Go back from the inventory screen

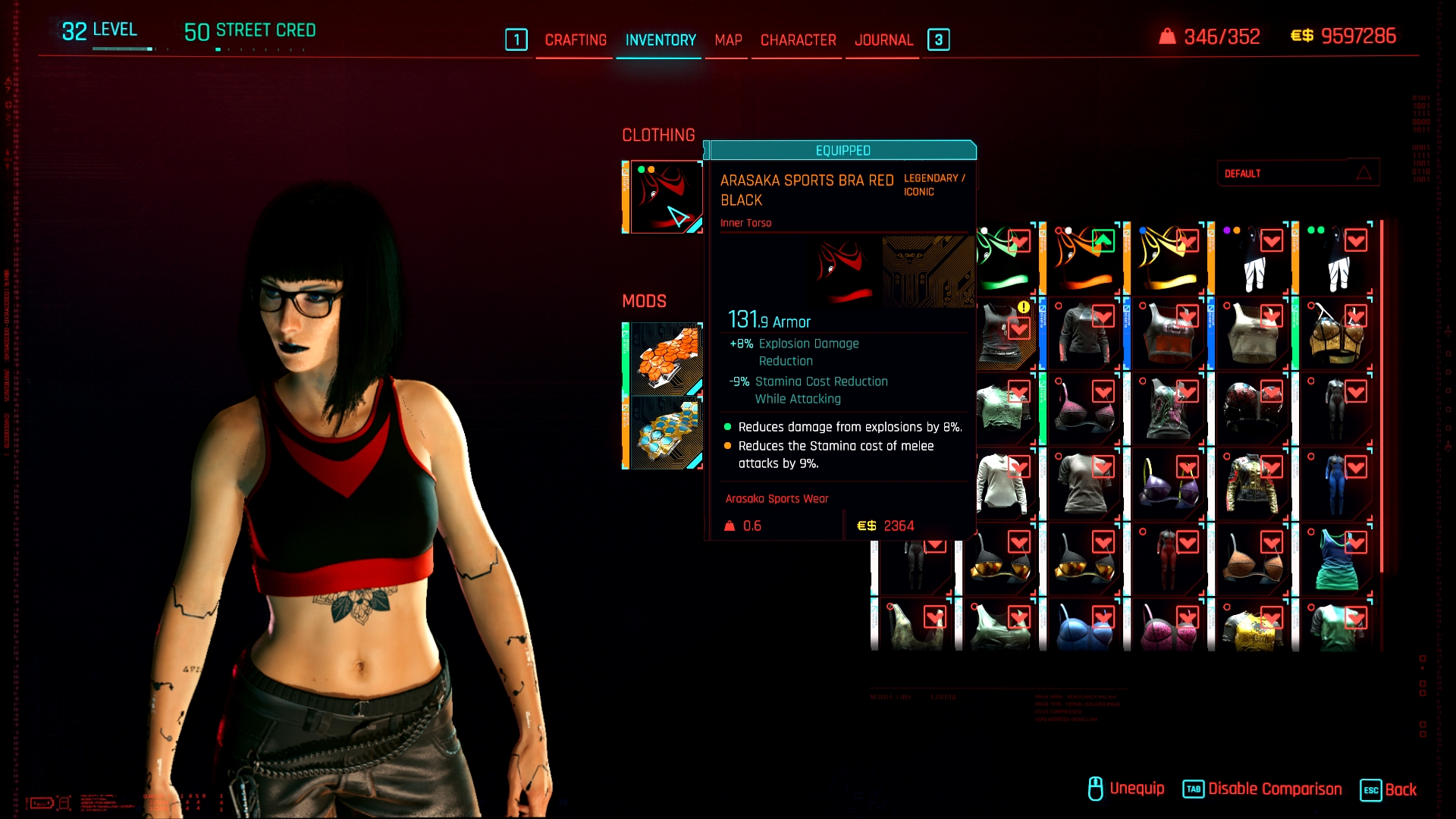tap(1389, 789)
